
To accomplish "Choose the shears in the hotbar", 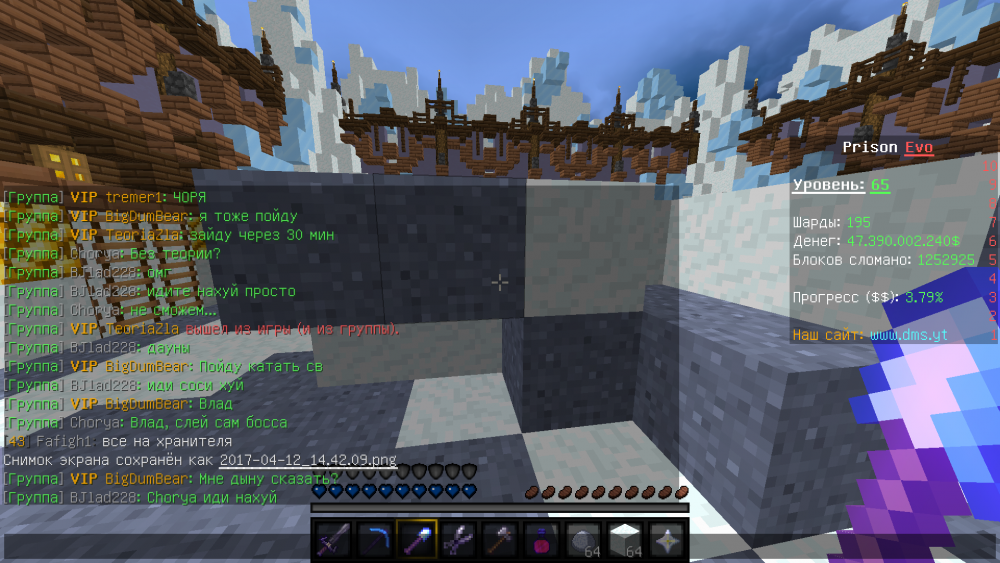I will tap(458, 541).
